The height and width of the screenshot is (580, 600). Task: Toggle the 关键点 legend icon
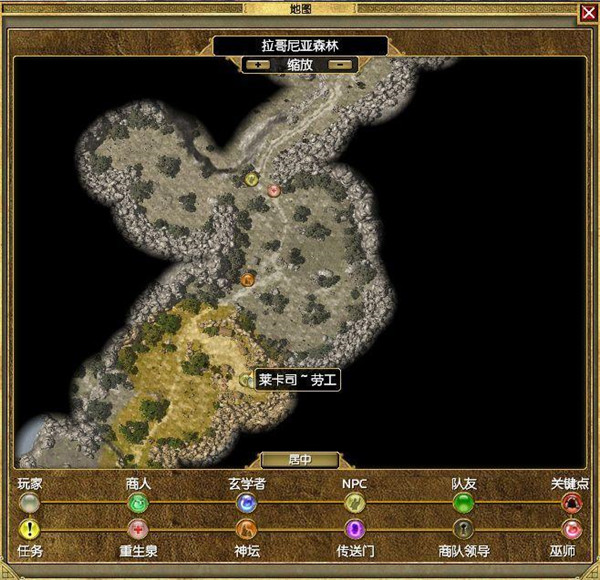[571, 502]
